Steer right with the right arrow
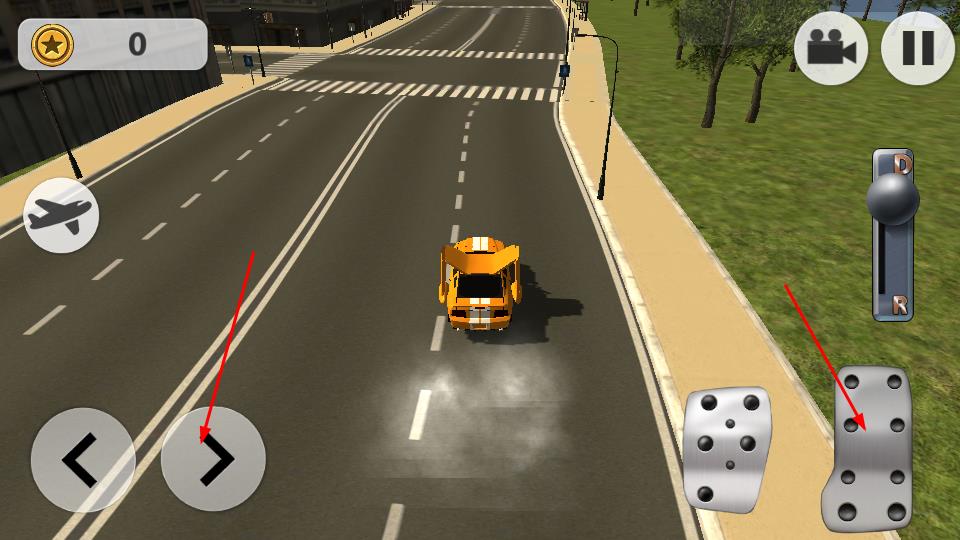Image resolution: width=960 pixels, height=540 pixels. coord(213,460)
